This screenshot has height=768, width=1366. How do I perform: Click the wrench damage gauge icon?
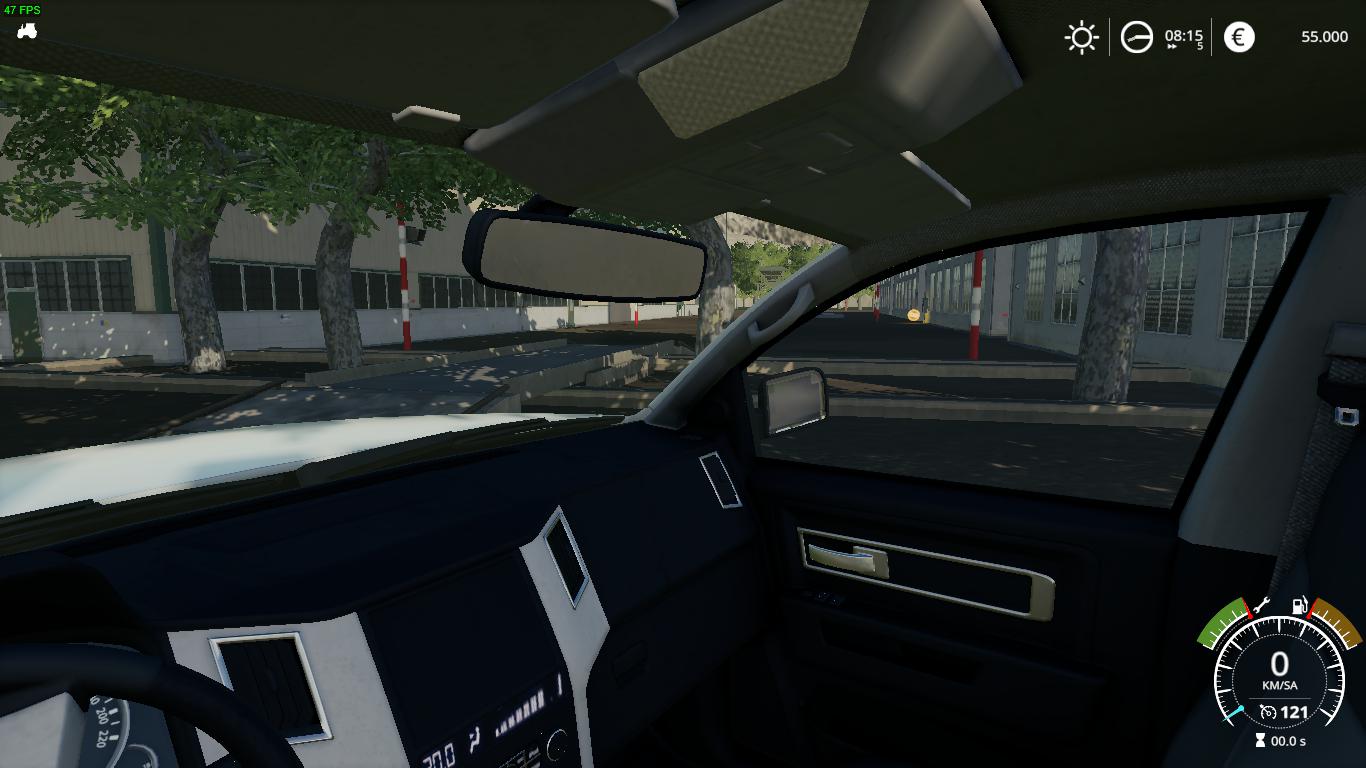tap(1262, 605)
